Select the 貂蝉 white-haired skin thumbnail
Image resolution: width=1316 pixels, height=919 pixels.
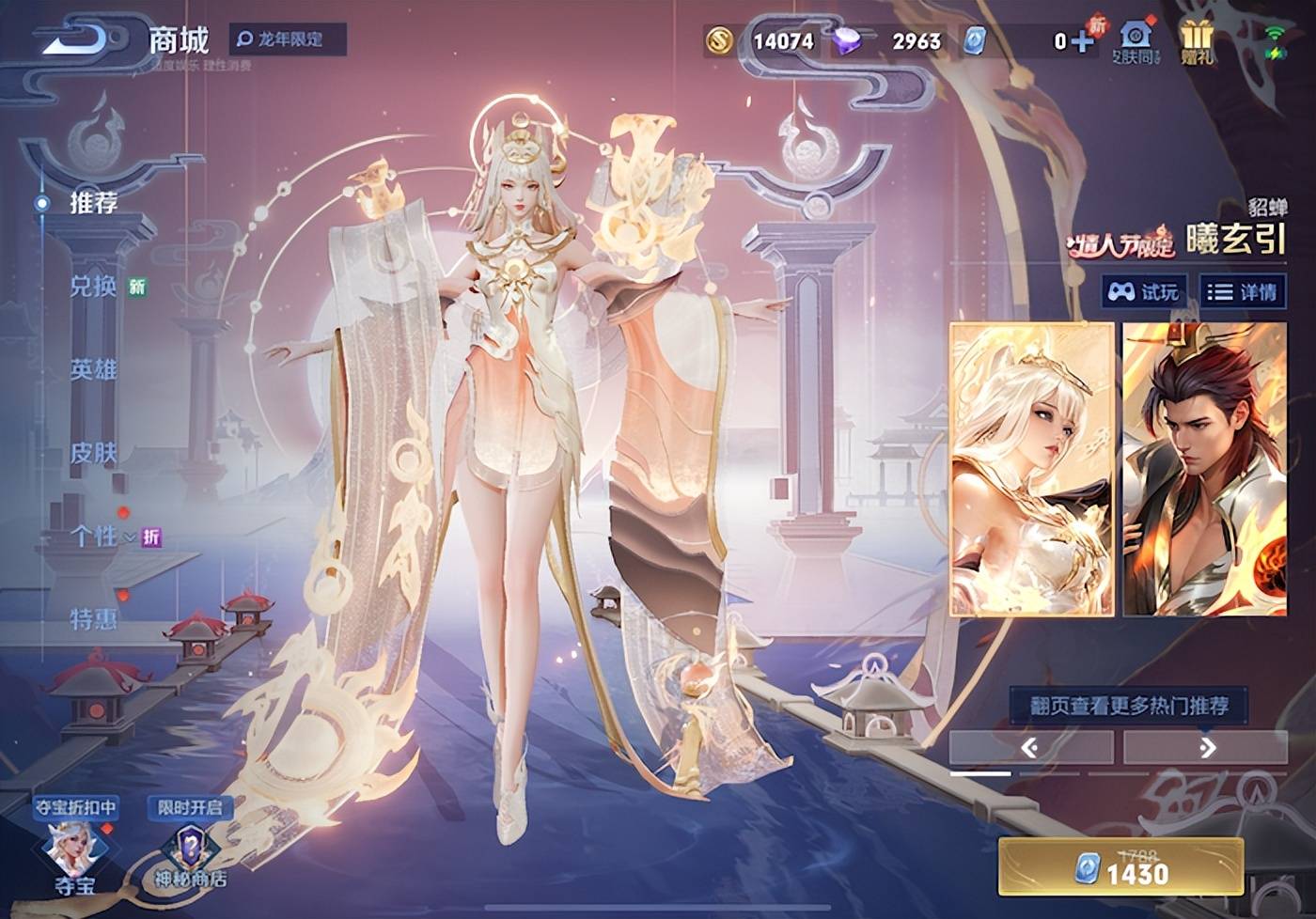click(1031, 469)
